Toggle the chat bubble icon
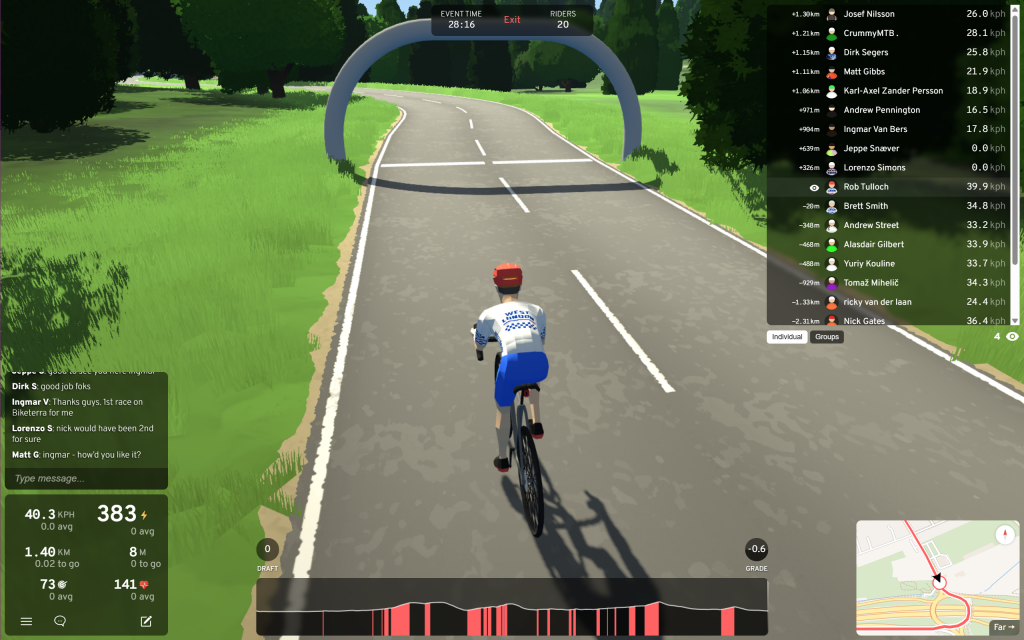 coord(60,621)
